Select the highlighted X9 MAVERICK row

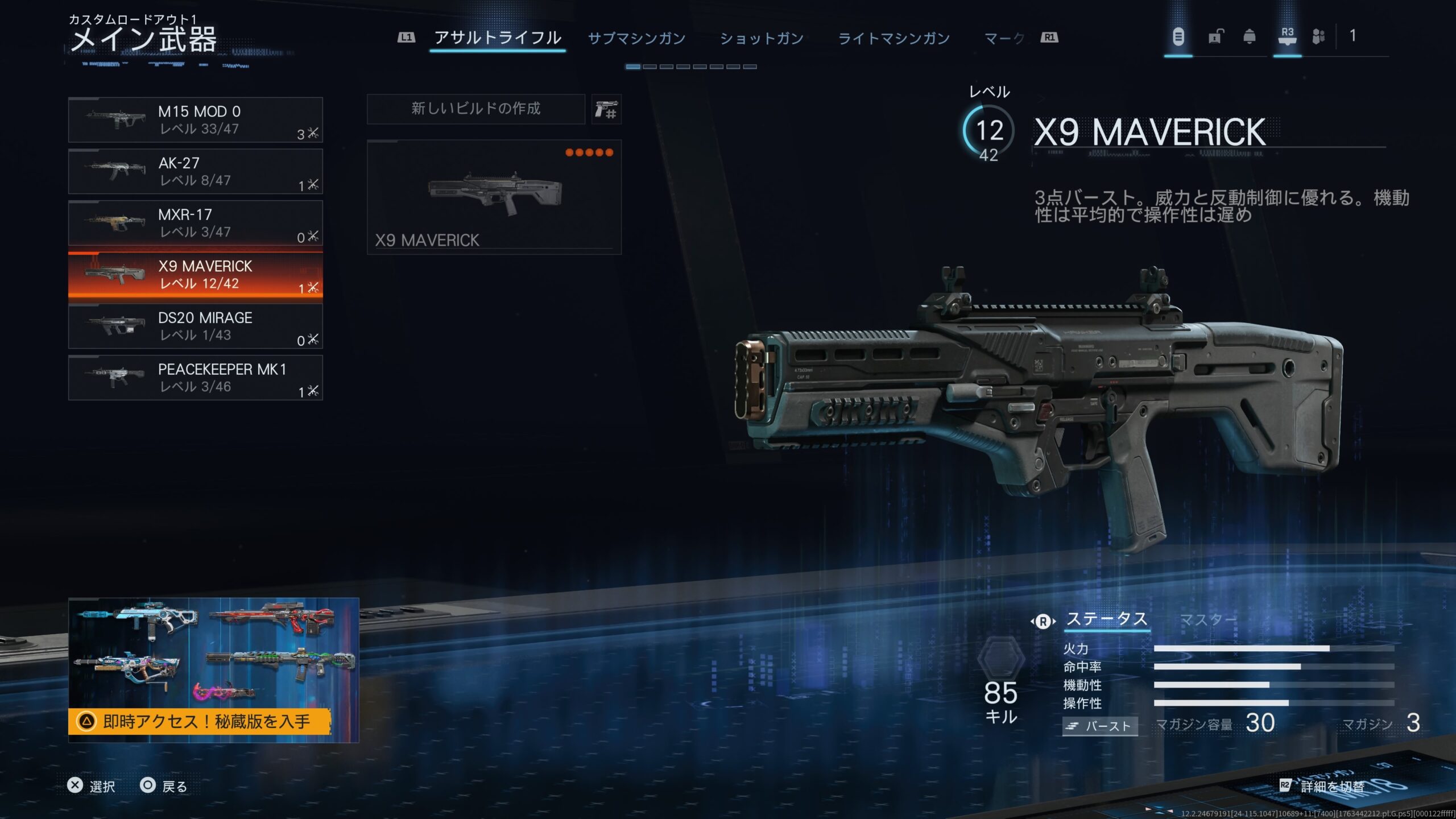pyautogui.click(x=195, y=275)
